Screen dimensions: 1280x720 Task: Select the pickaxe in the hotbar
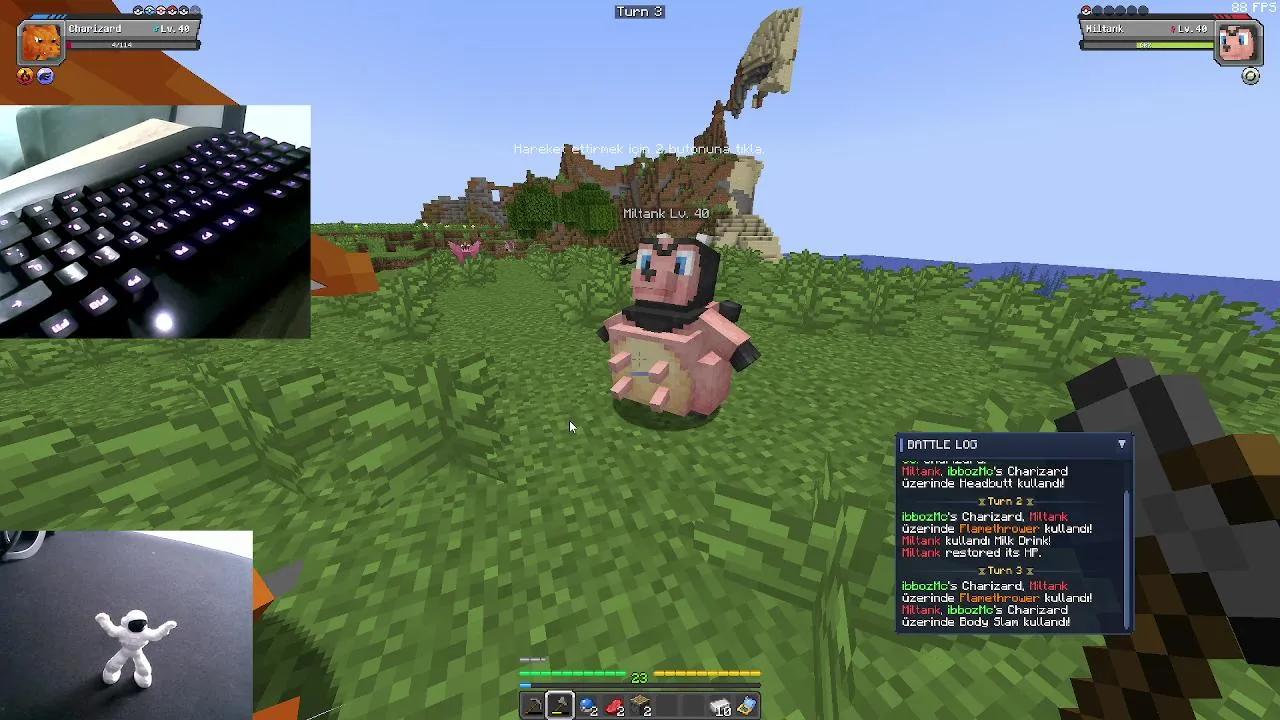(532, 706)
